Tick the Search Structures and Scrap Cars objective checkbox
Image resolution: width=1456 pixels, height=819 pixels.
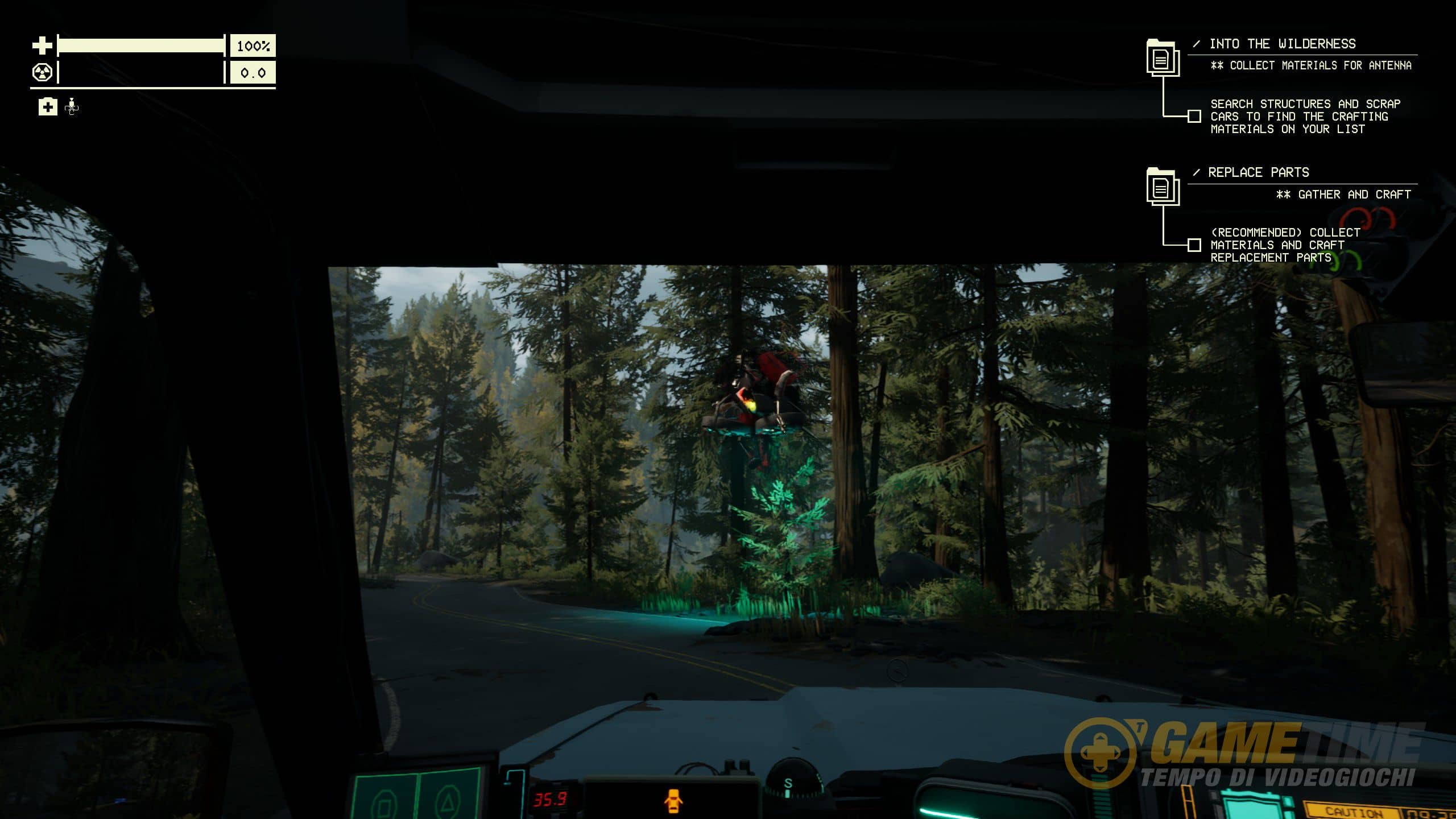[x=1194, y=117]
